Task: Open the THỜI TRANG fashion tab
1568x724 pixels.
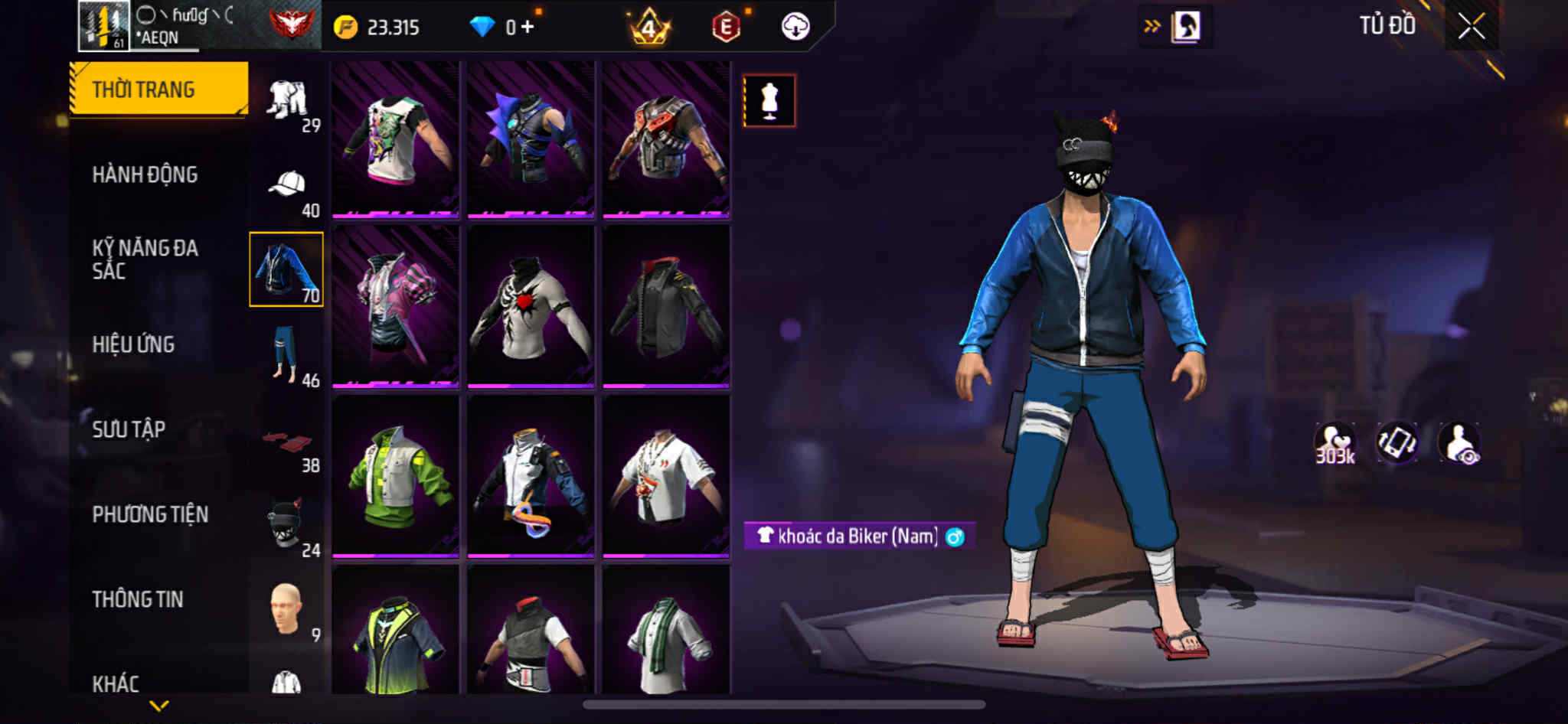Action: 159,89
